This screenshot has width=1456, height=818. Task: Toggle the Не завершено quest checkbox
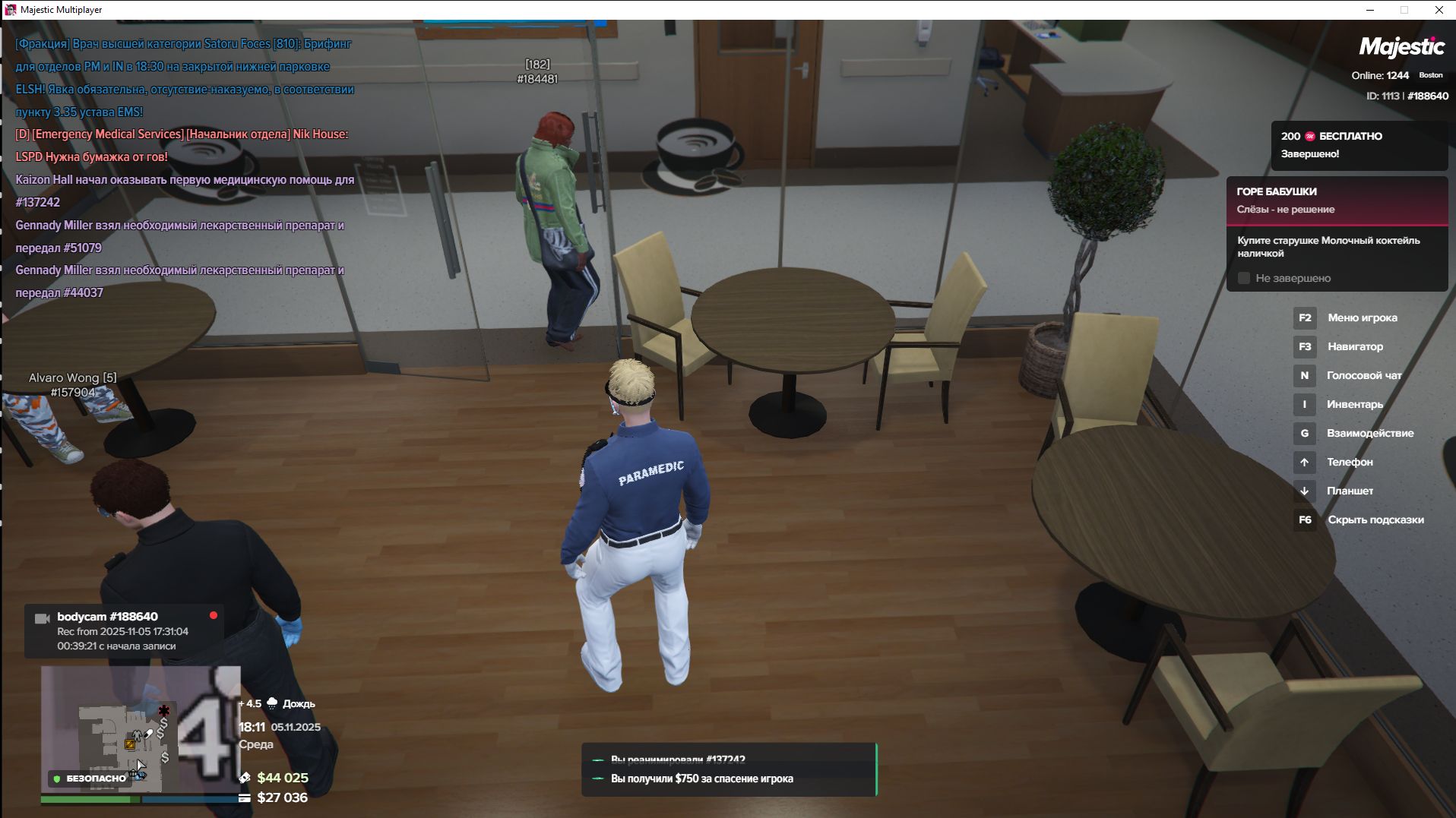pyautogui.click(x=1244, y=279)
